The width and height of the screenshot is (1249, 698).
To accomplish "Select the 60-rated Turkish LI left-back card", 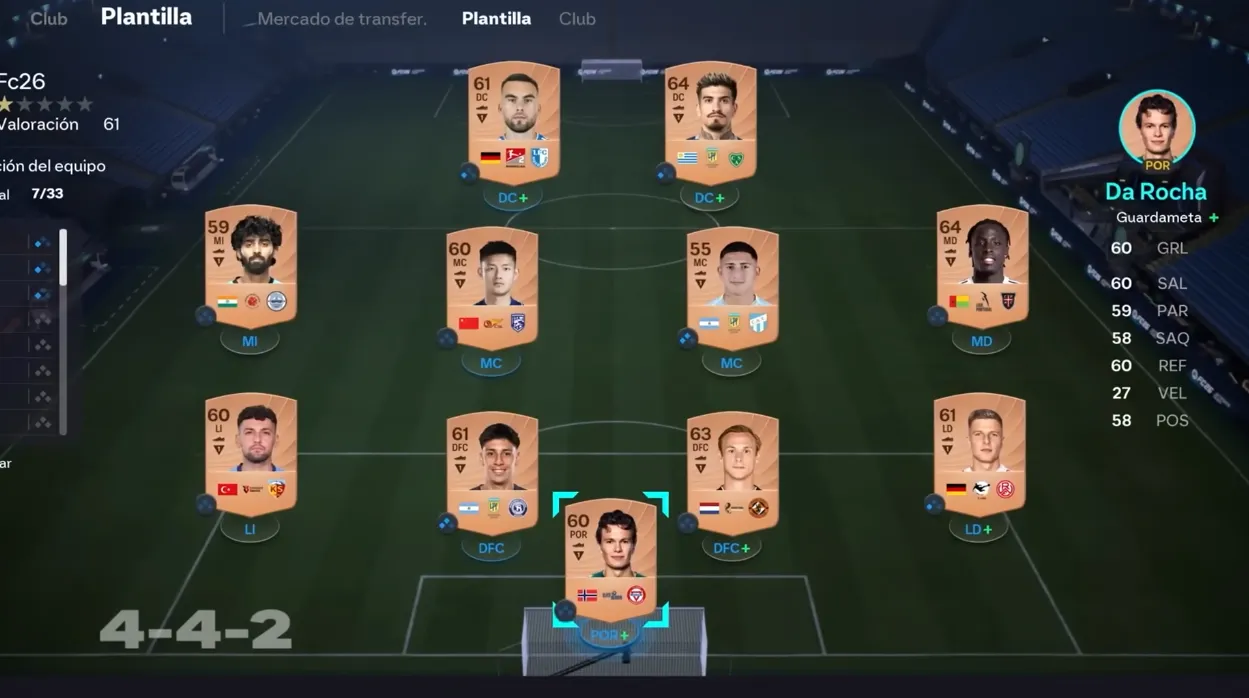I will [251, 454].
